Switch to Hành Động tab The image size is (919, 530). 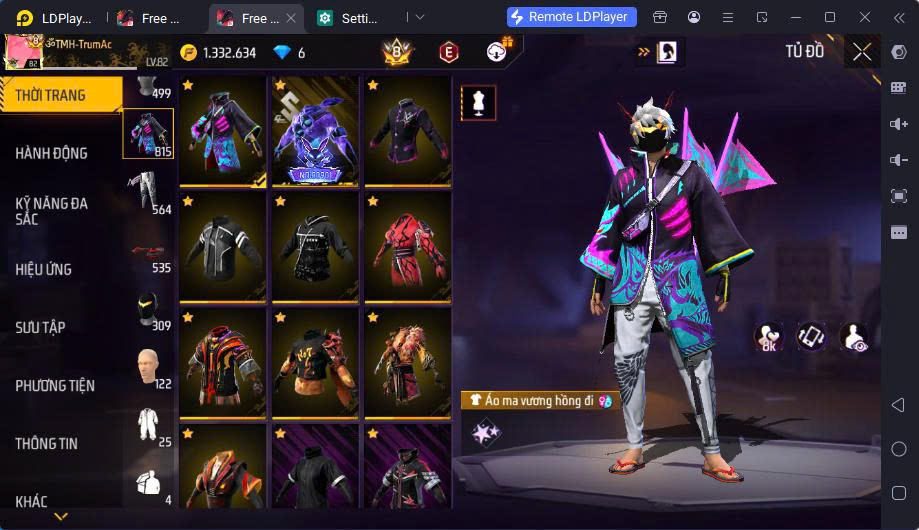pyautogui.click(x=52, y=153)
